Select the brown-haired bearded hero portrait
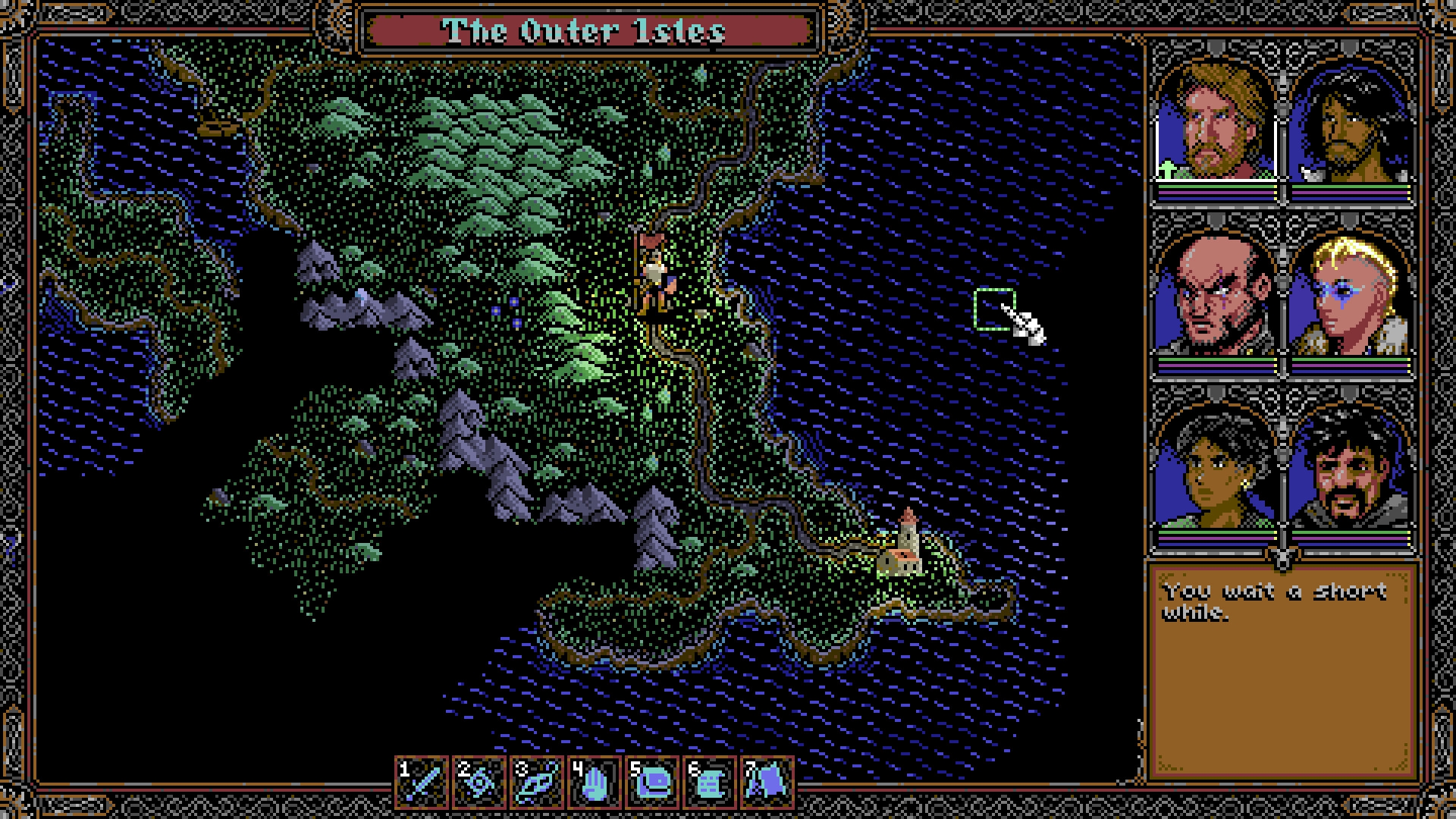 pos(1216,121)
